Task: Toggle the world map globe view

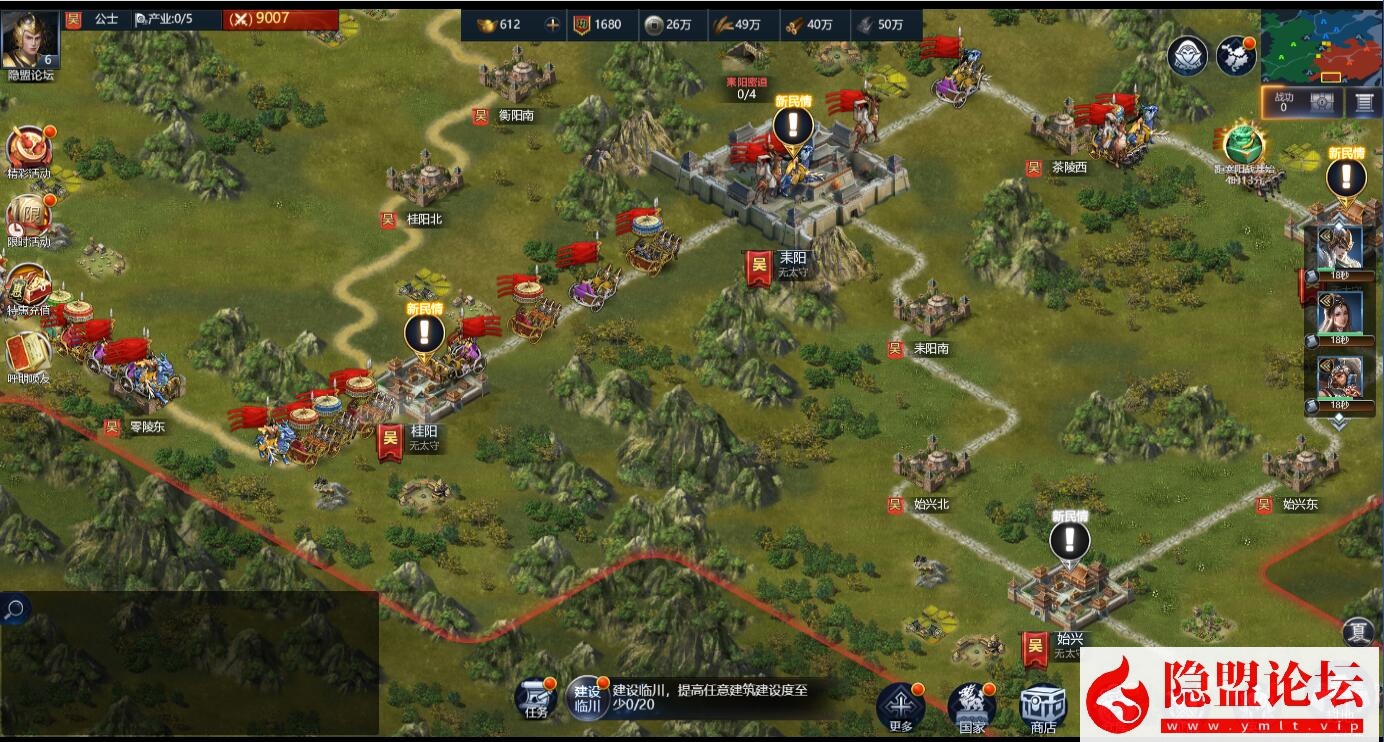Action: coord(1234,57)
